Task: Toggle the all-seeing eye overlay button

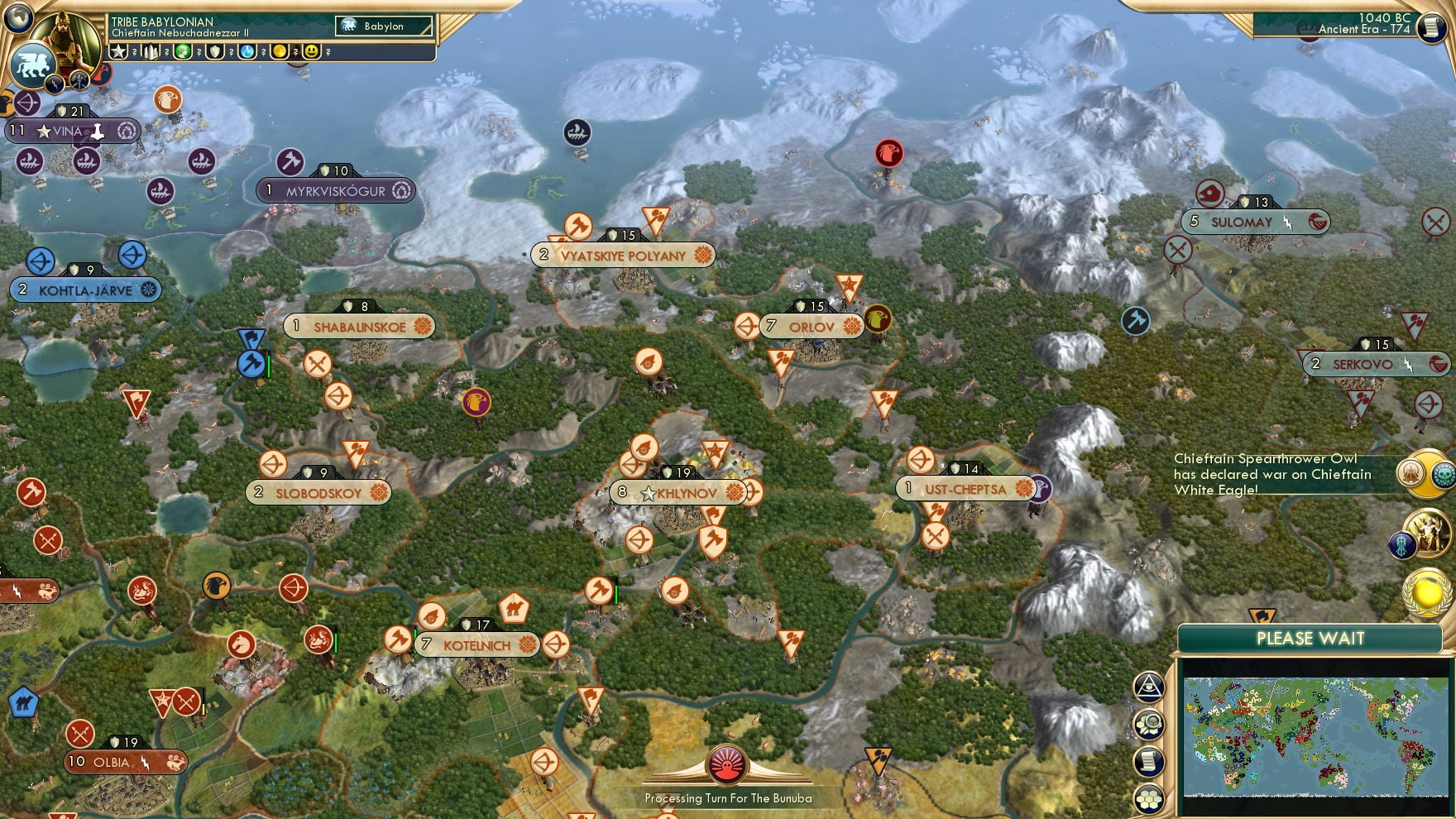Action: 1148,687
